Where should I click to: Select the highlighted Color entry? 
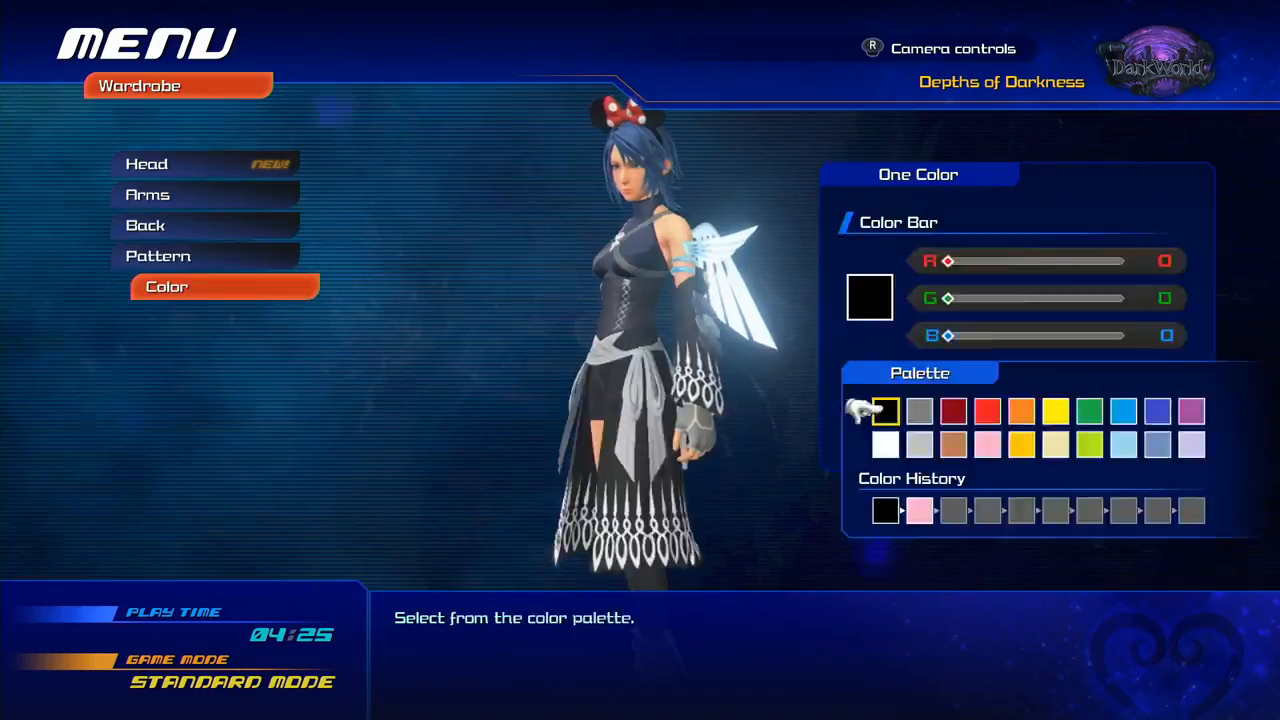coord(224,287)
